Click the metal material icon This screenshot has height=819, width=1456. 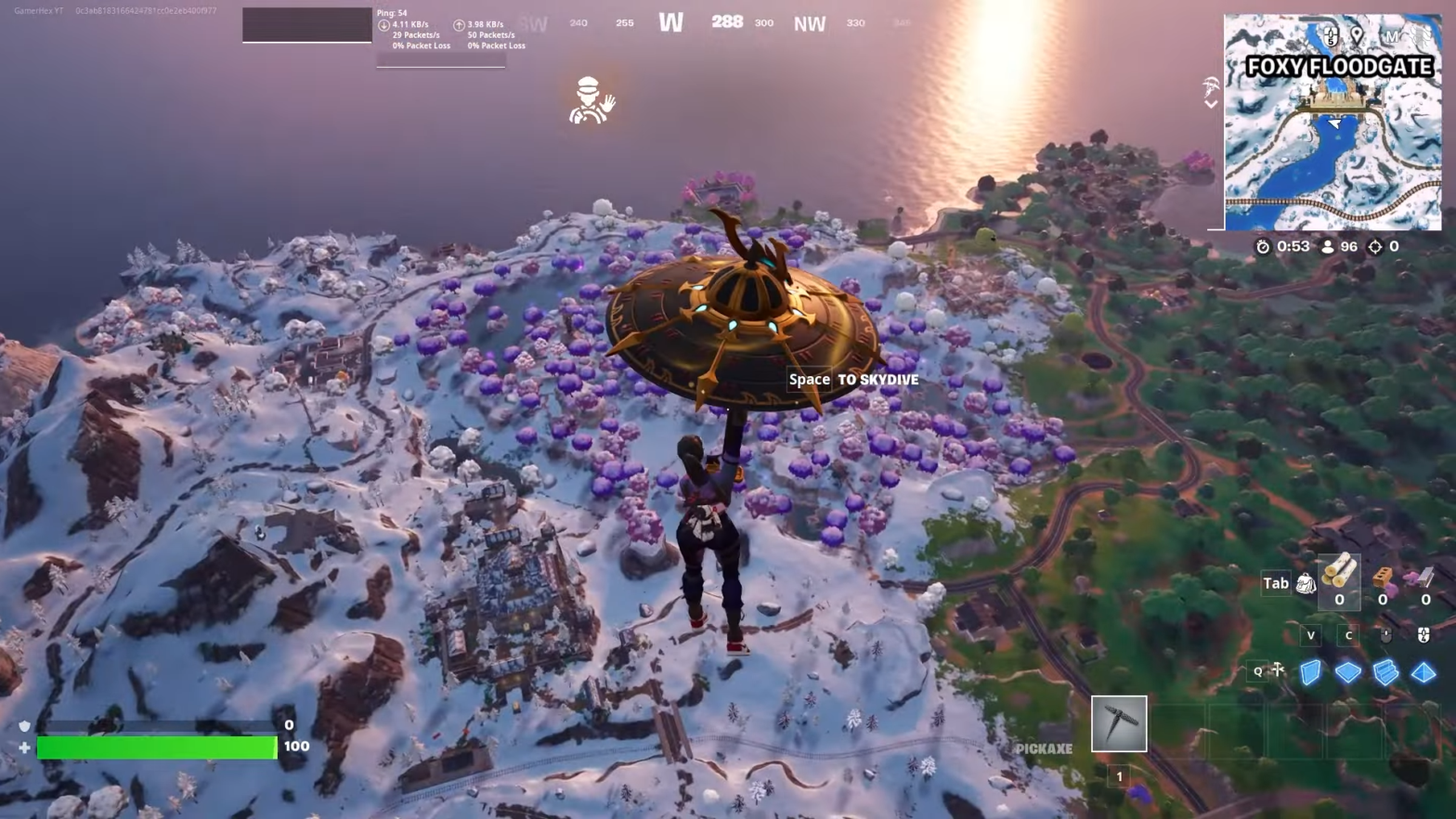click(x=1425, y=578)
